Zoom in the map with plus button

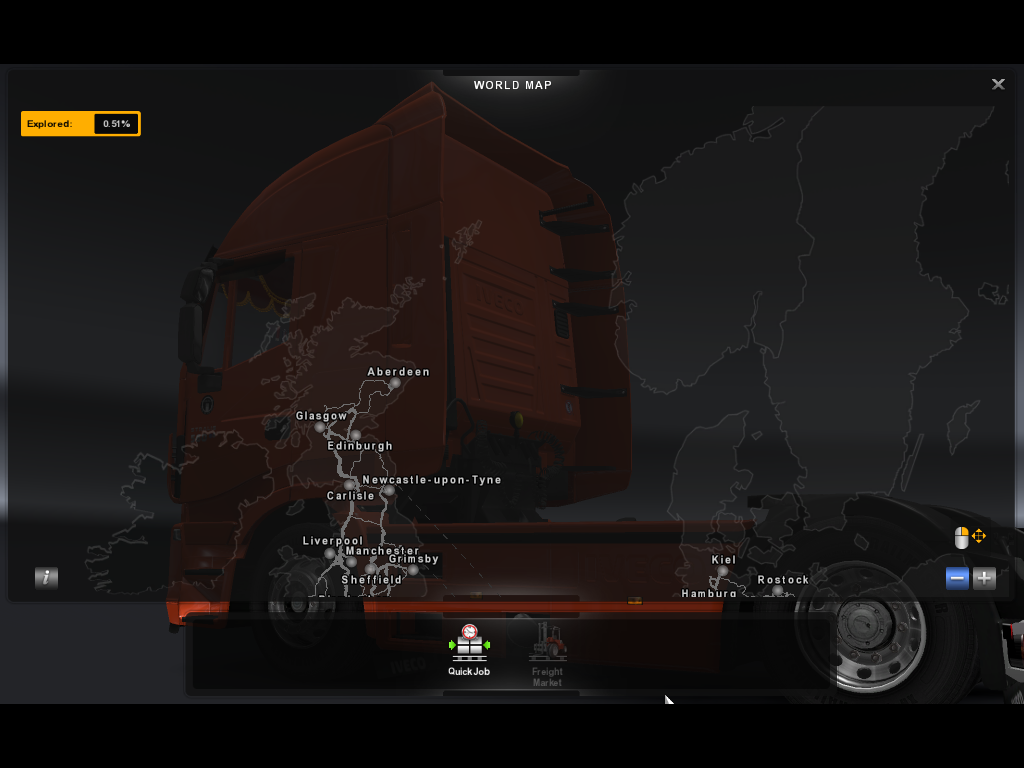click(984, 578)
